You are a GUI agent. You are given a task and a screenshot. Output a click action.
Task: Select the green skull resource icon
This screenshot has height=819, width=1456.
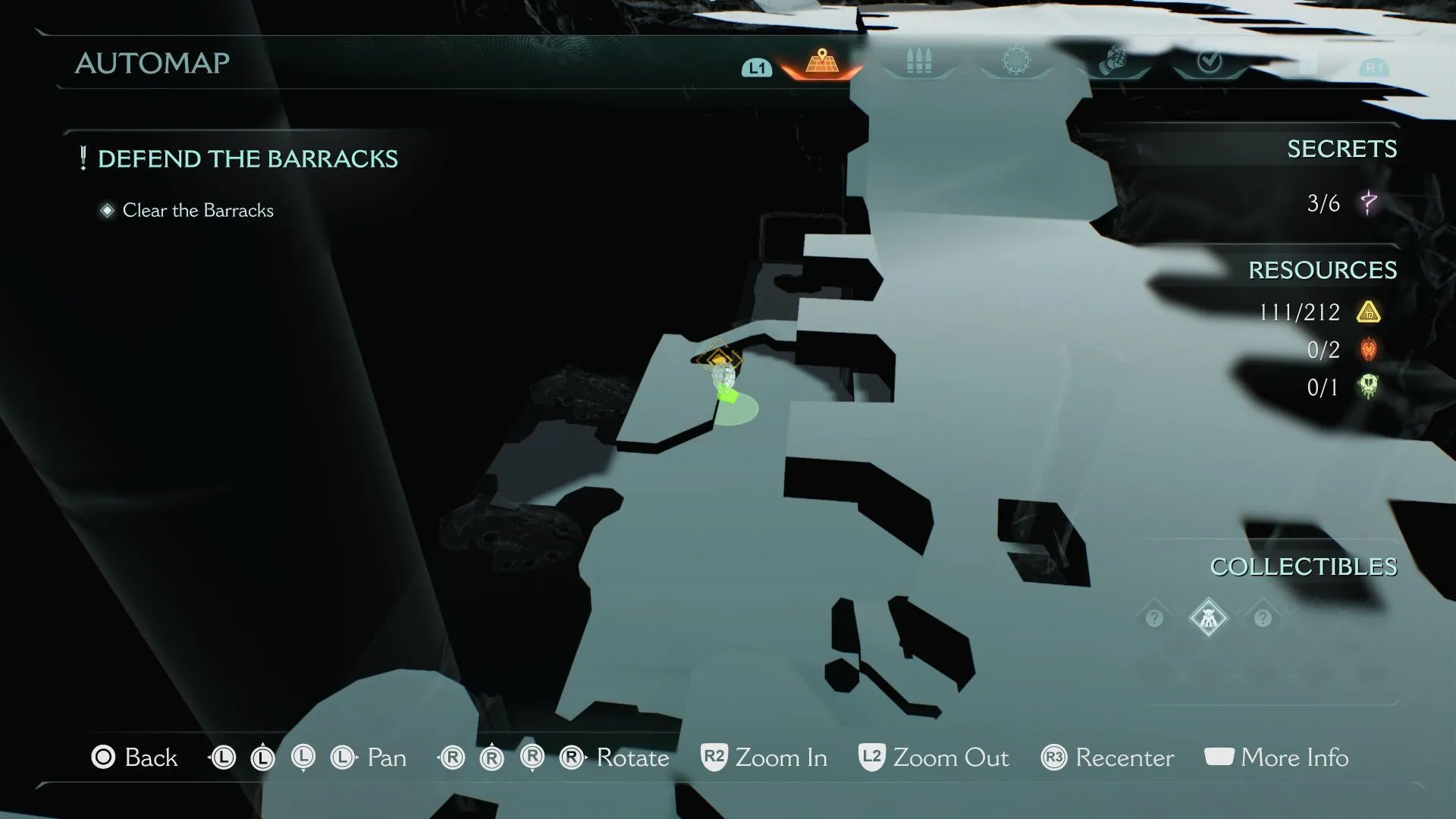[1369, 388]
